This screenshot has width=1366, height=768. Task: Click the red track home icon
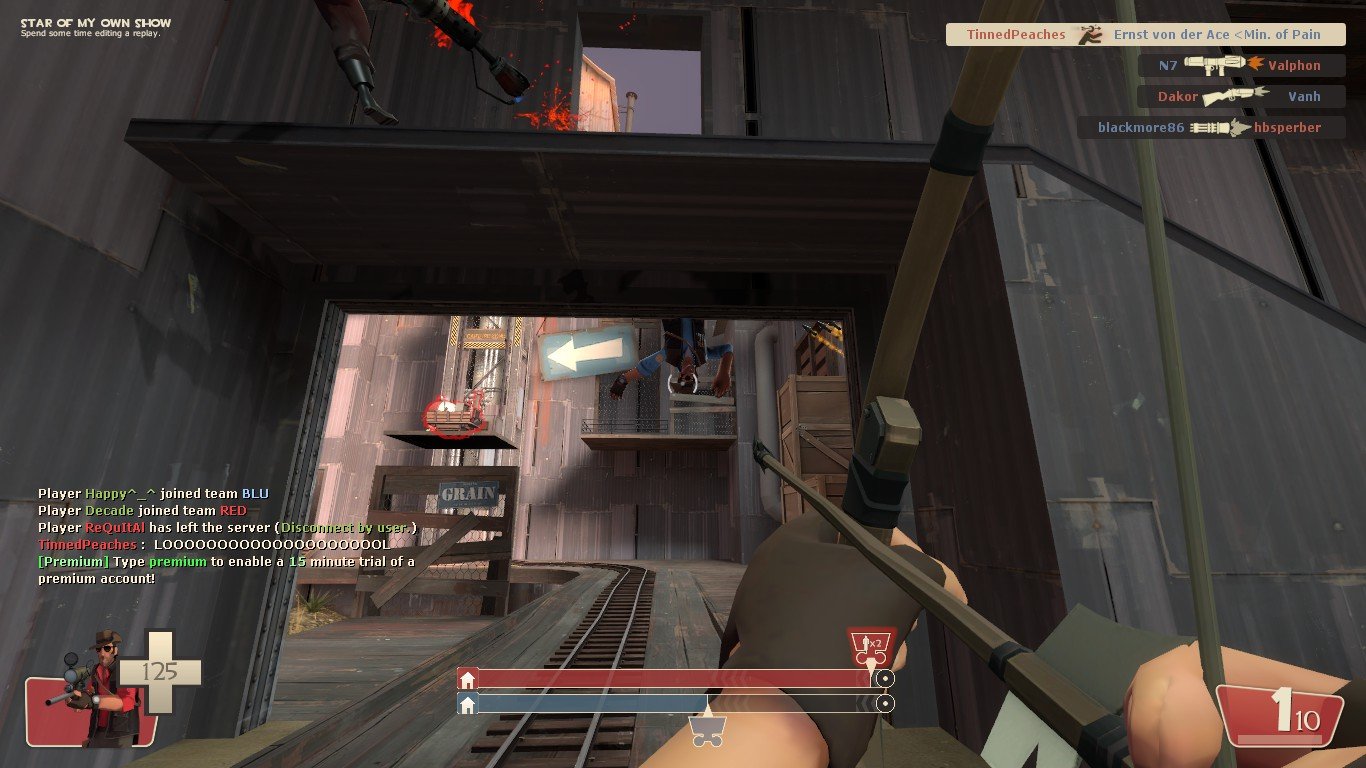[467, 679]
